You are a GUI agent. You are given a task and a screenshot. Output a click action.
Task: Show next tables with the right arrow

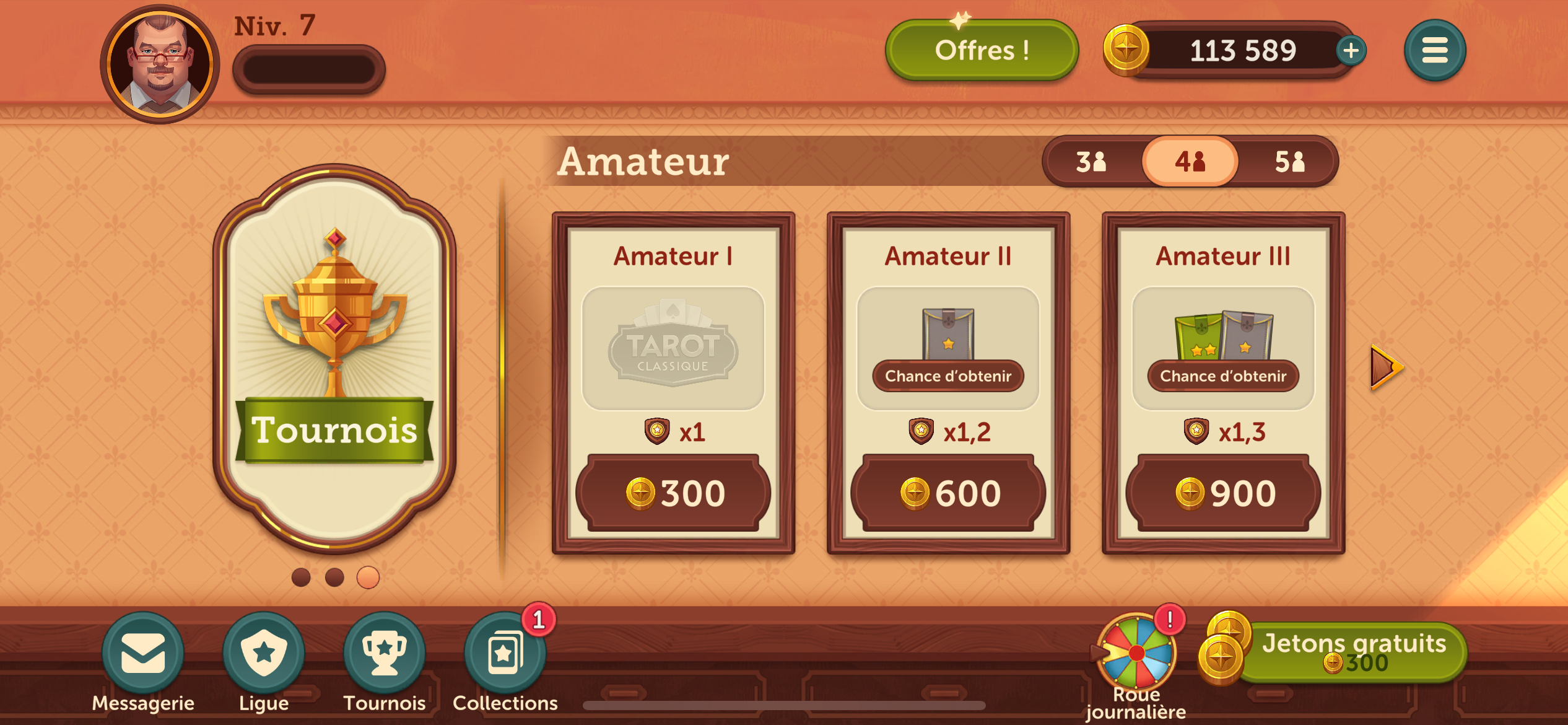coord(1386,368)
